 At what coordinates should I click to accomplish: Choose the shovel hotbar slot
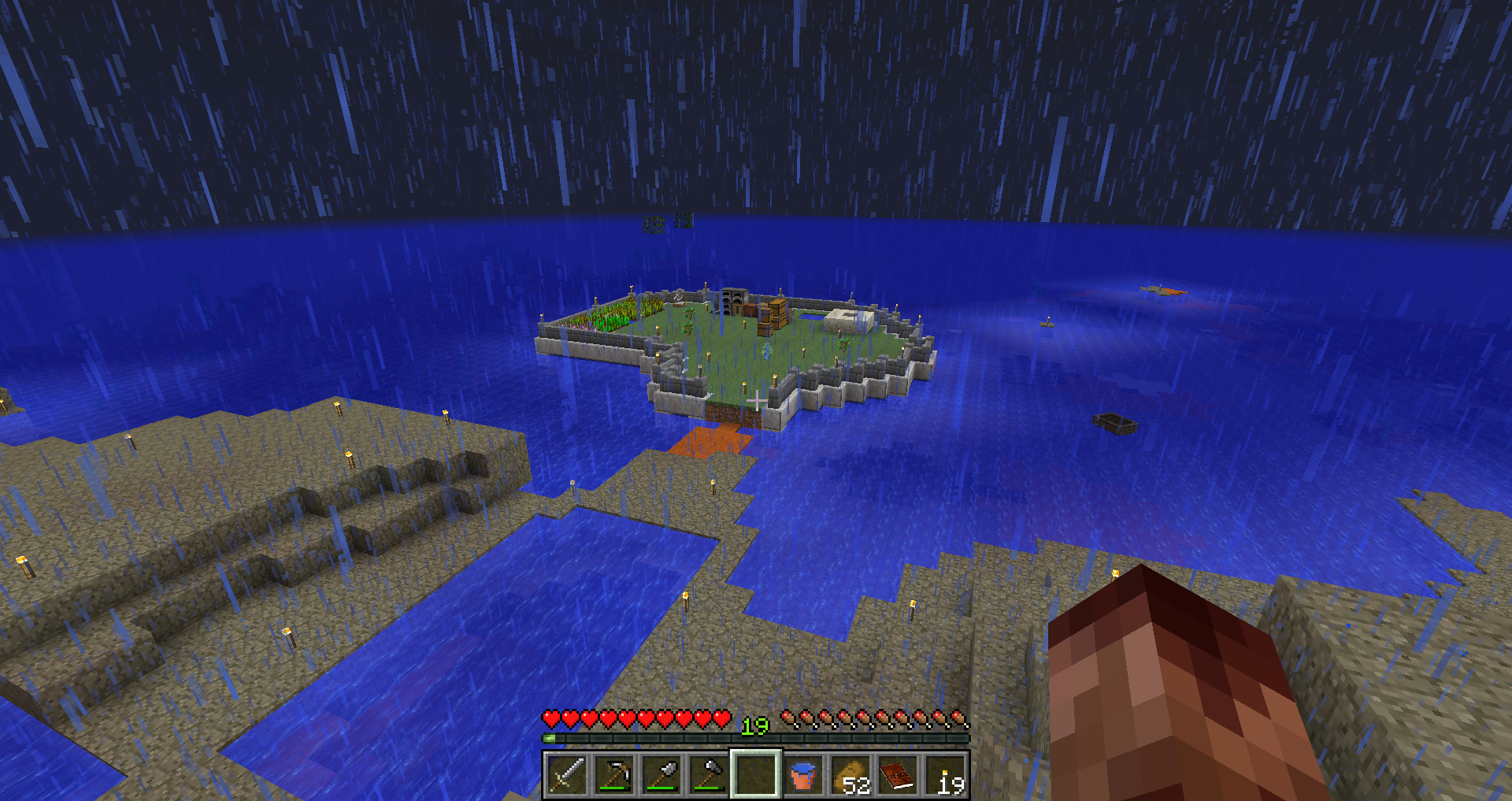[x=661, y=775]
